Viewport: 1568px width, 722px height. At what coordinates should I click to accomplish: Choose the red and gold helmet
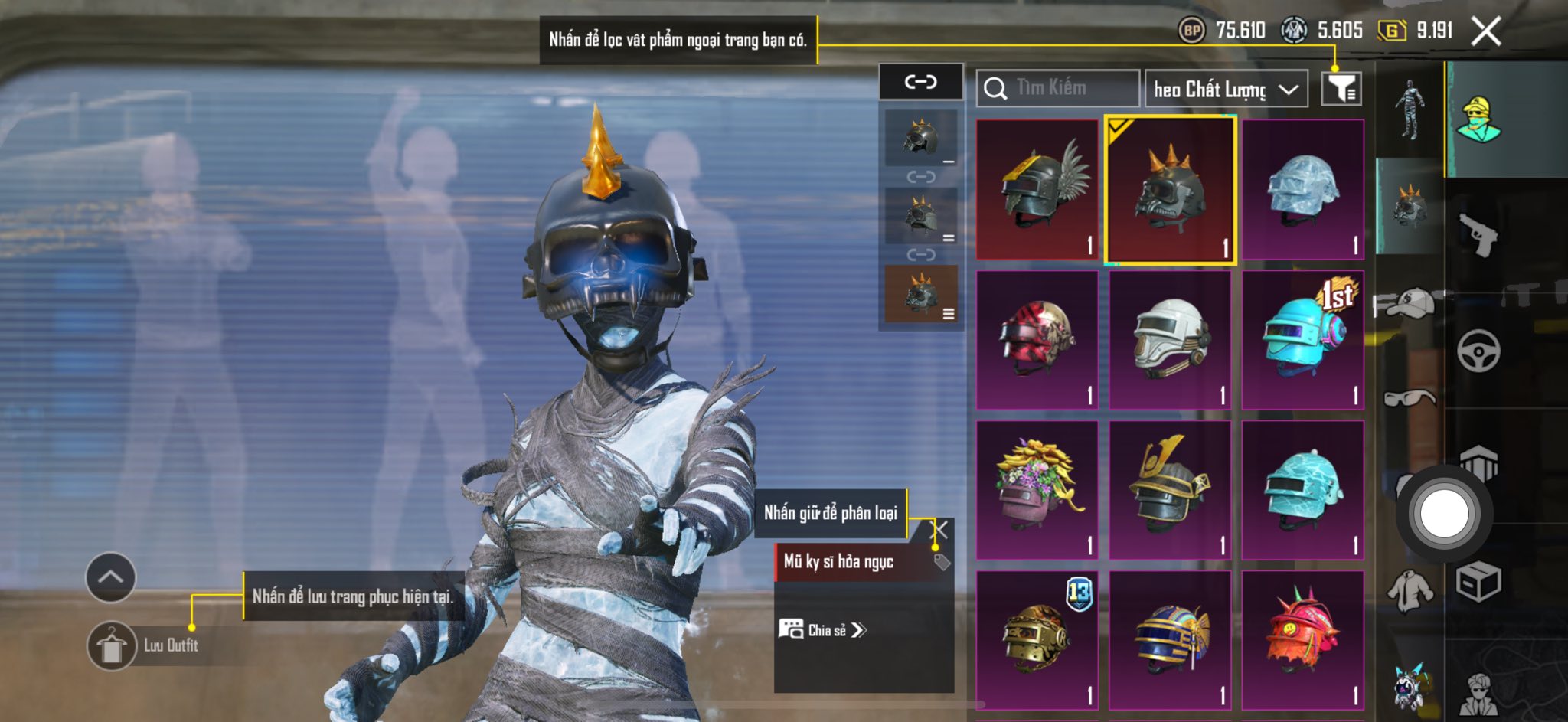[x=1037, y=339]
